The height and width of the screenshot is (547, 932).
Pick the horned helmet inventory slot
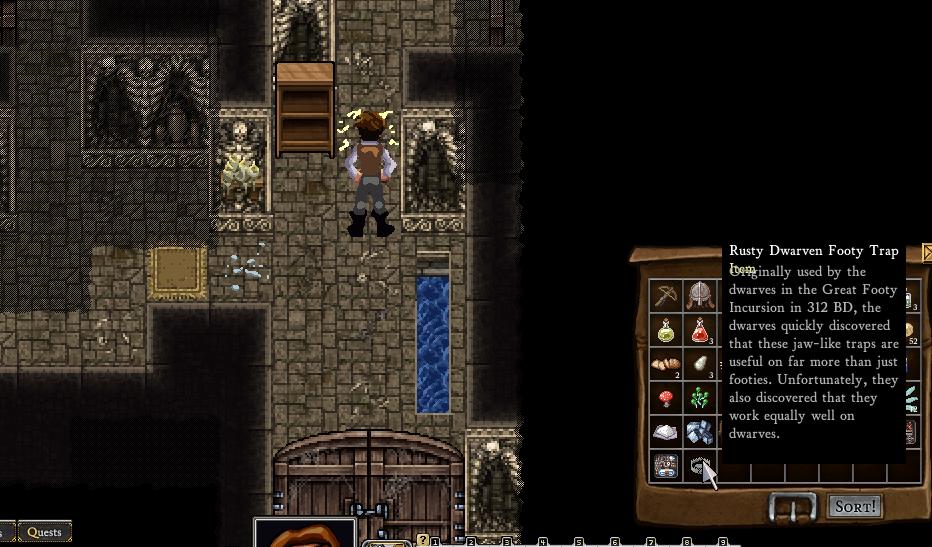click(700, 295)
